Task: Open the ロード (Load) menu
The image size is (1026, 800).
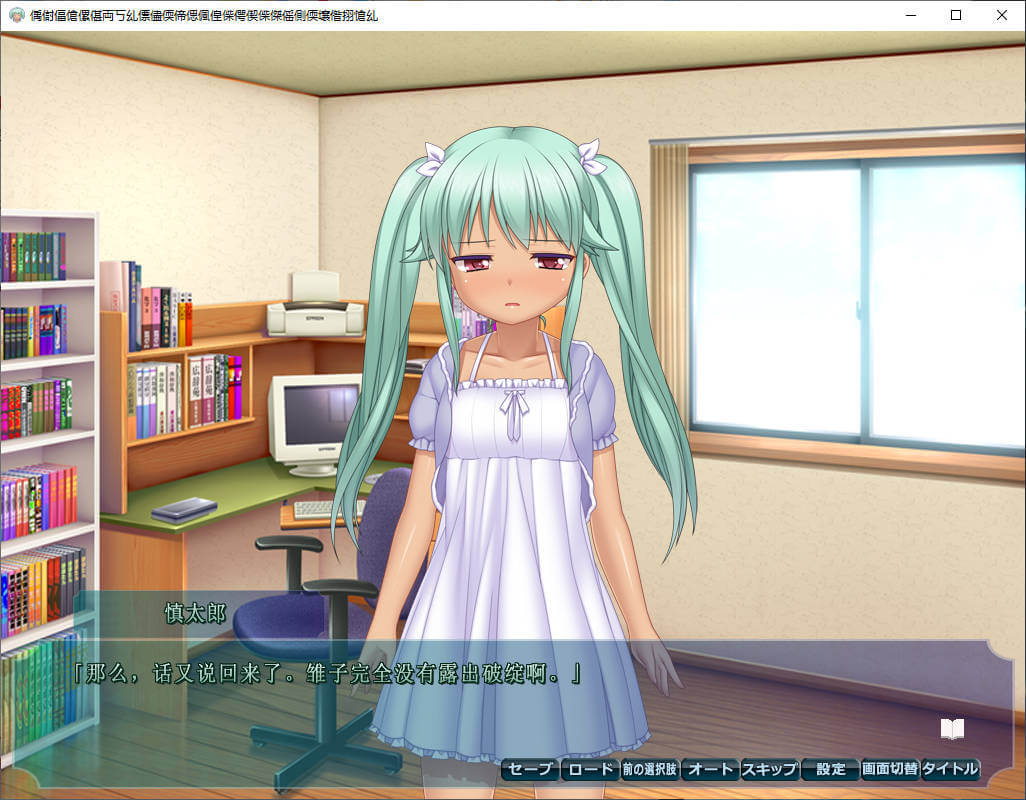Action: click(x=589, y=769)
